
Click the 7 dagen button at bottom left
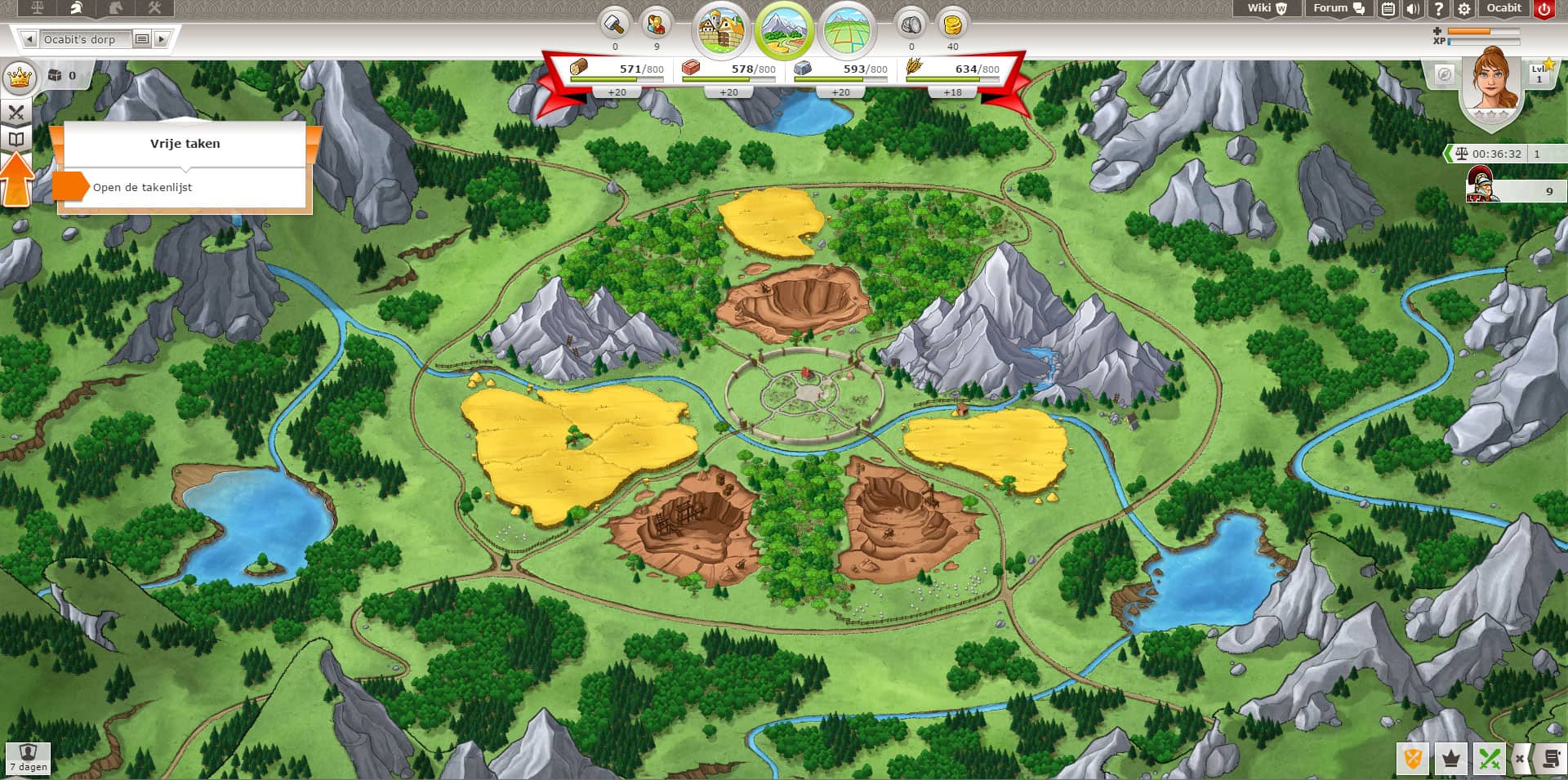(x=27, y=758)
